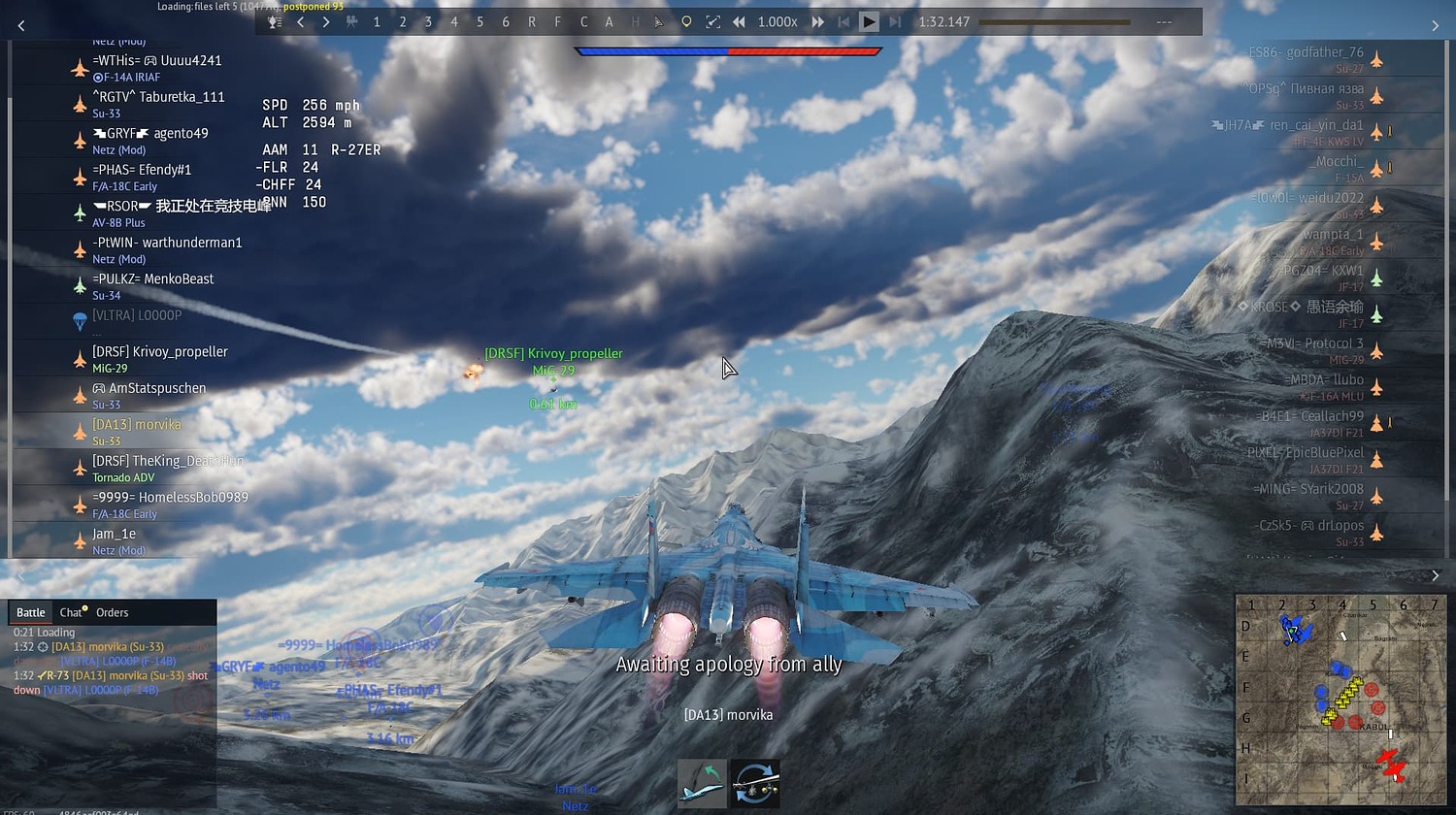Screen dimensions: 1456x815
Task: Click the next-player chevron in toolbar
Action: pyautogui.click(x=327, y=20)
